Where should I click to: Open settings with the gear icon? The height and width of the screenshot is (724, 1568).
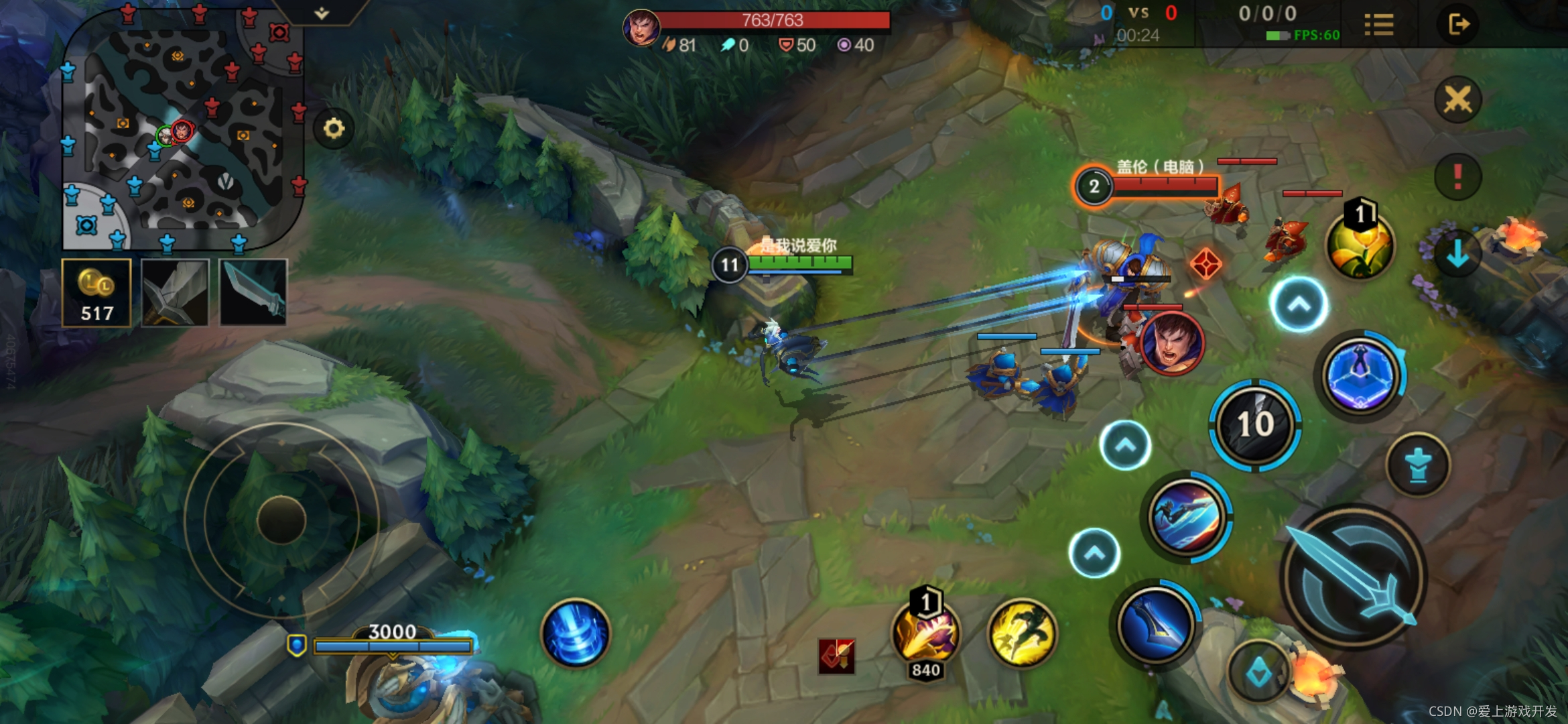[334, 128]
